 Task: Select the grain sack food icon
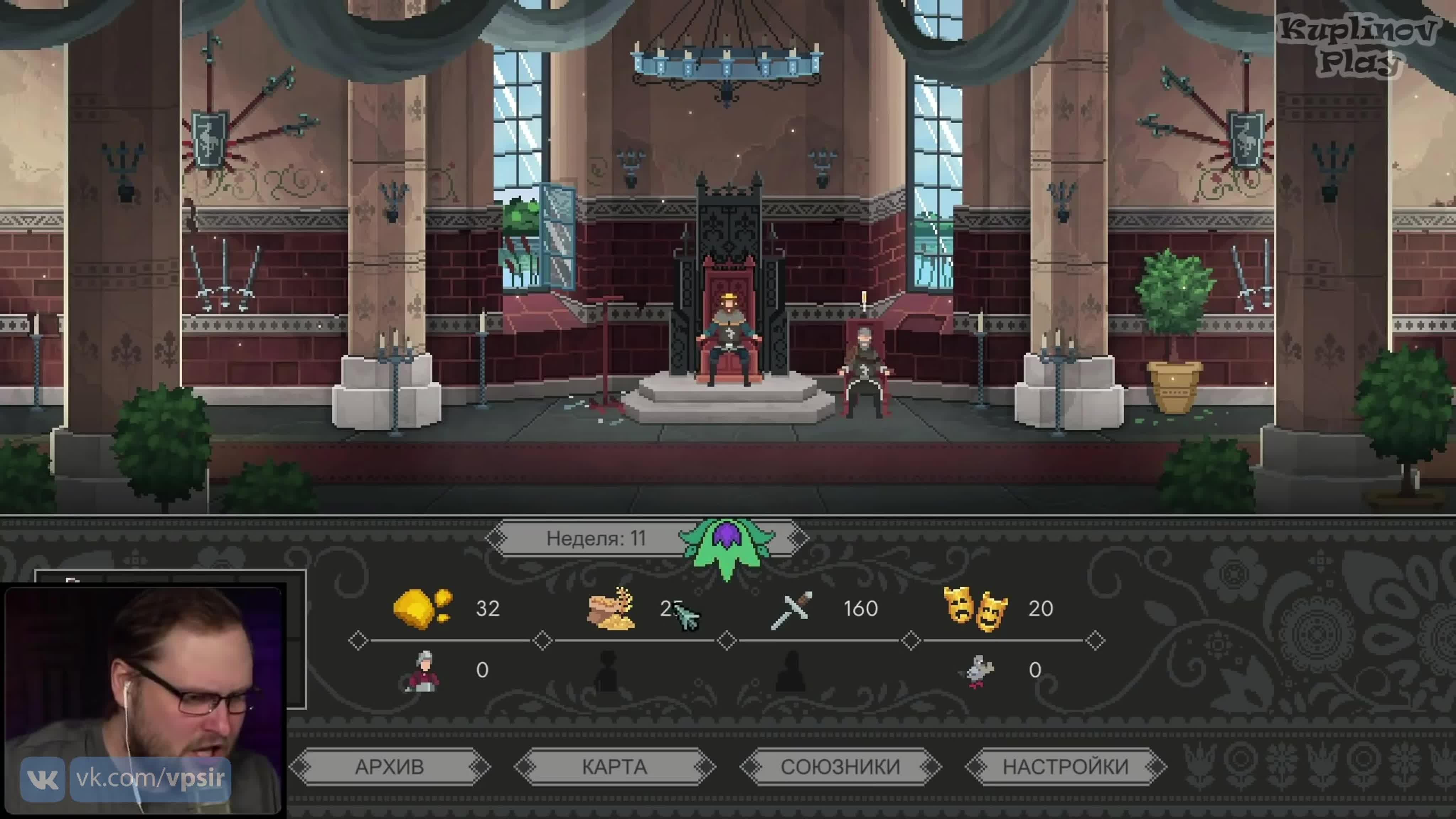click(x=611, y=609)
